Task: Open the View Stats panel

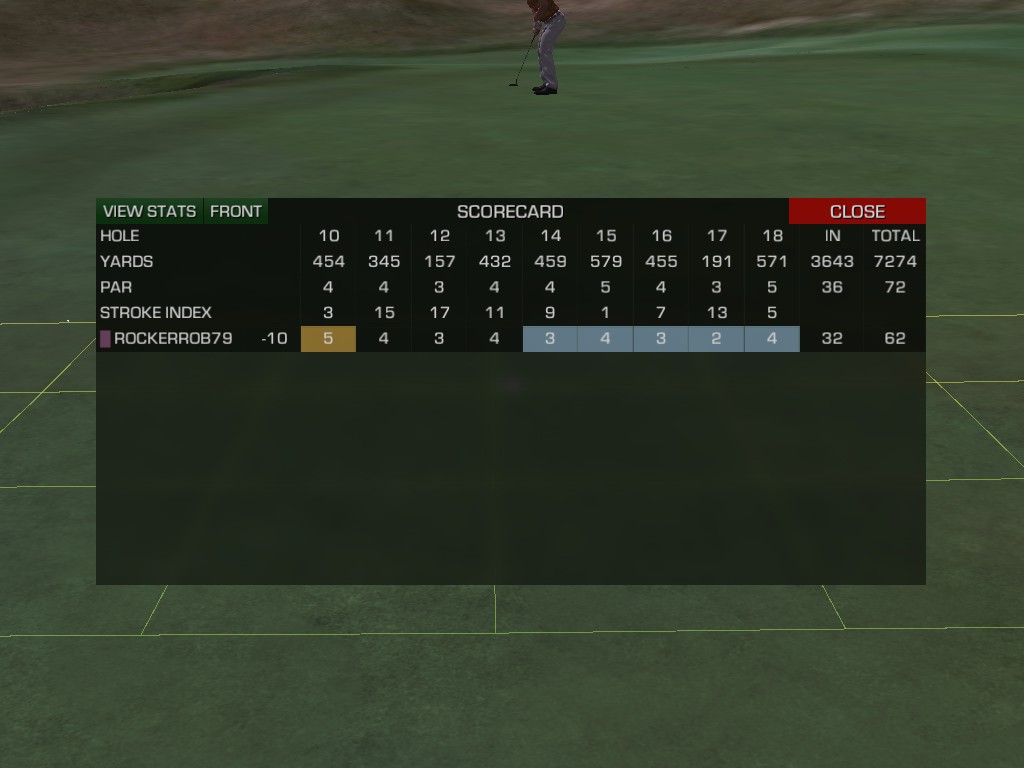Action: click(x=150, y=211)
